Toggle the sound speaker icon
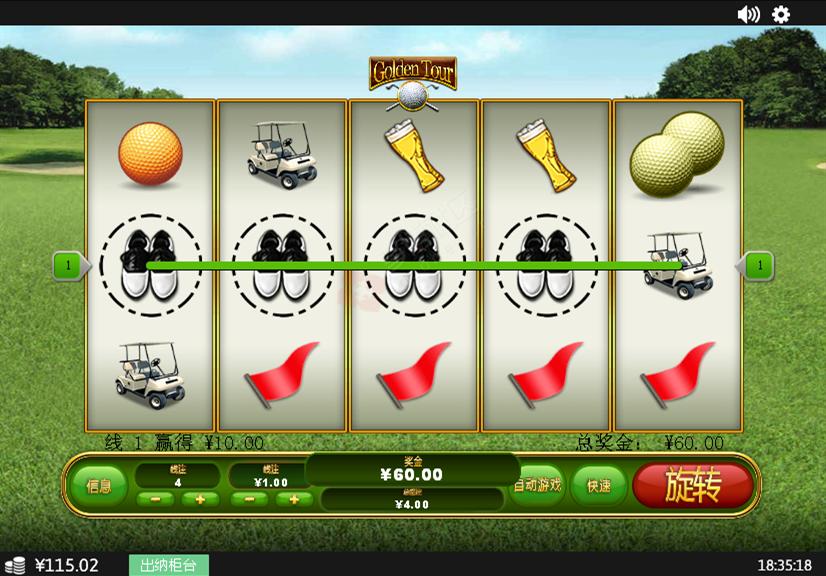826x576 pixels. [x=748, y=14]
